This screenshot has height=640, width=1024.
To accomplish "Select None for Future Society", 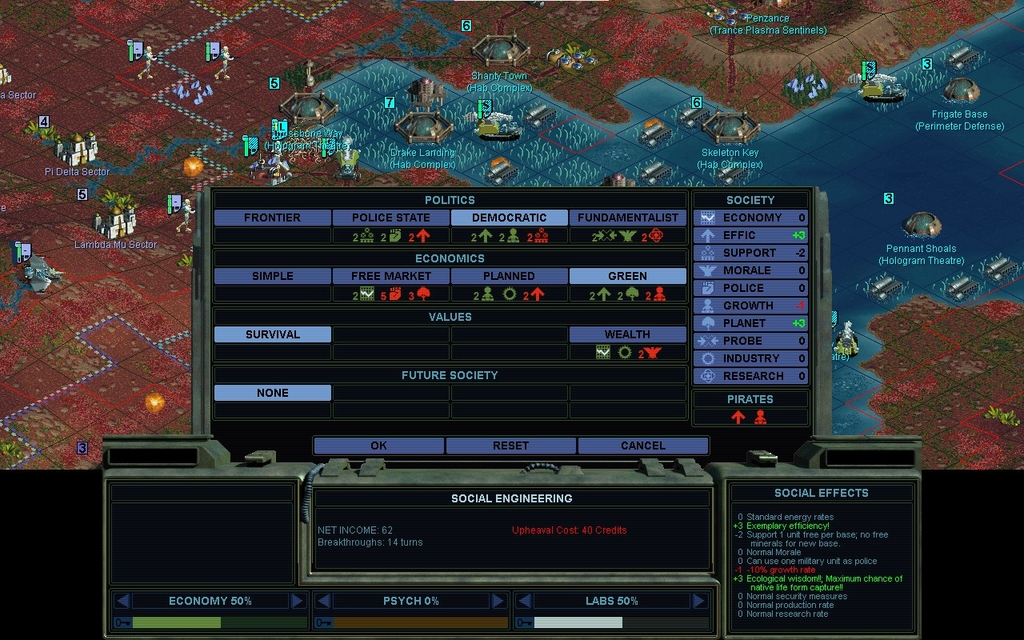I will (x=272, y=393).
